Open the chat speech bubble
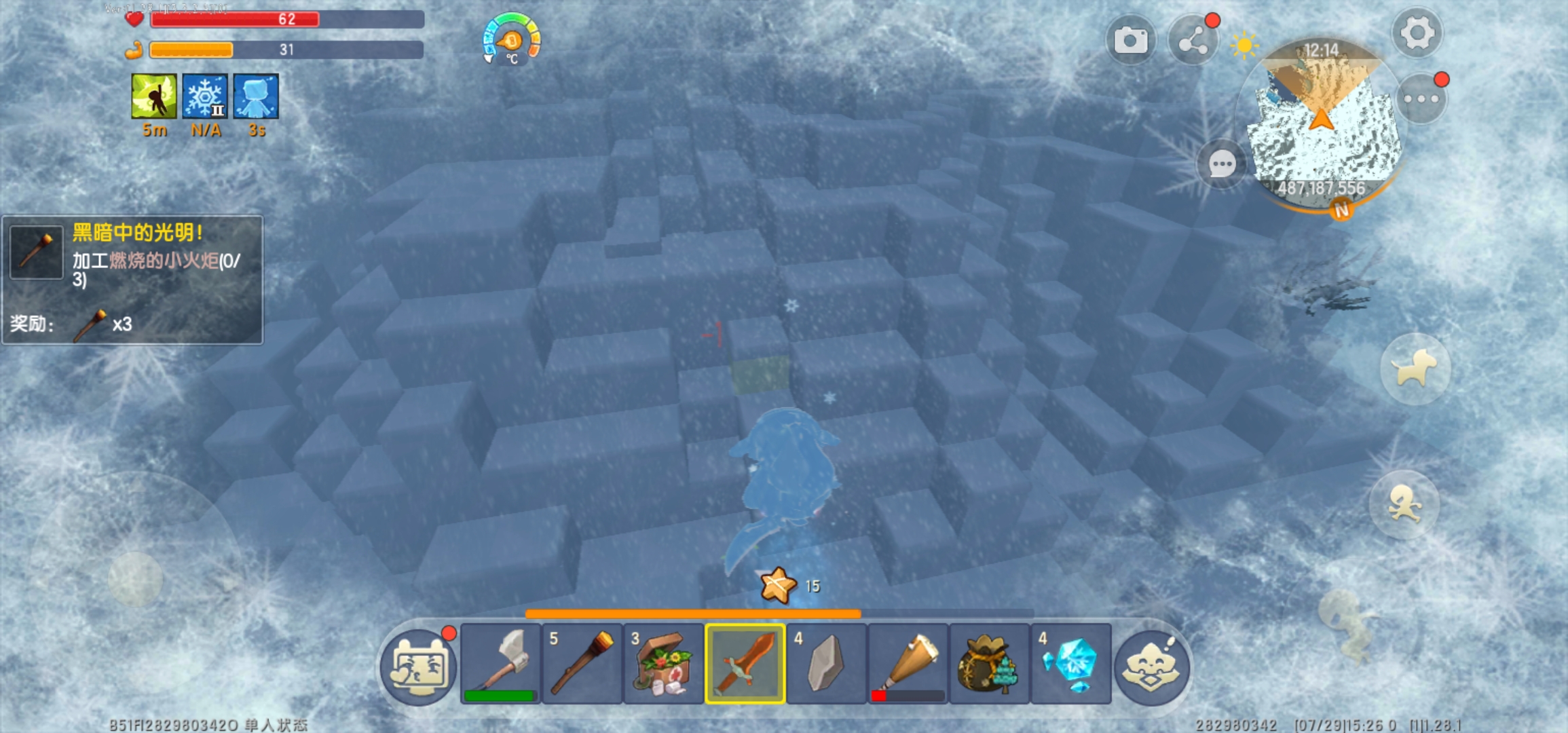This screenshot has width=1568, height=733. [1222, 164]
